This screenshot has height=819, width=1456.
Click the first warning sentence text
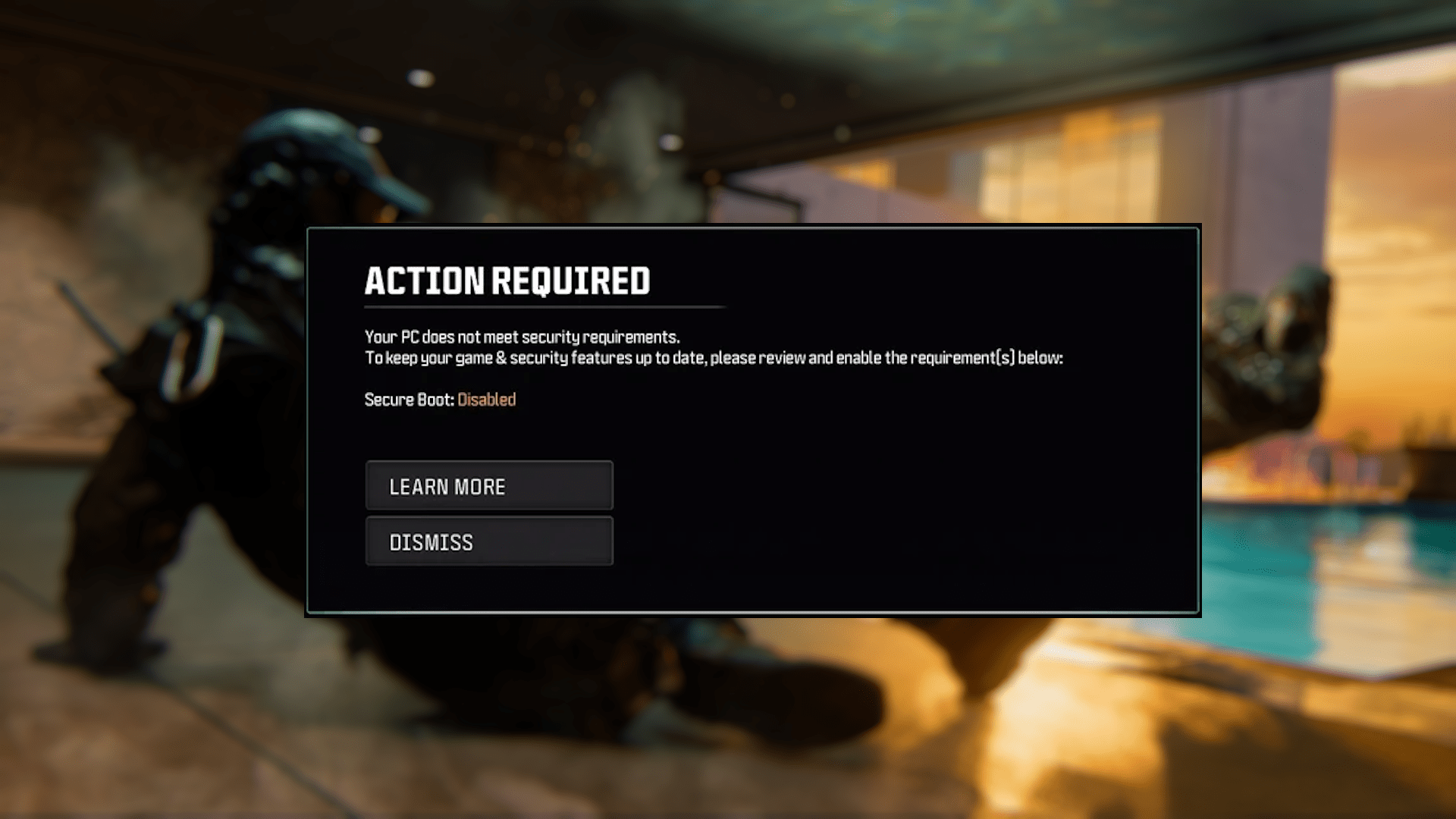522,337
